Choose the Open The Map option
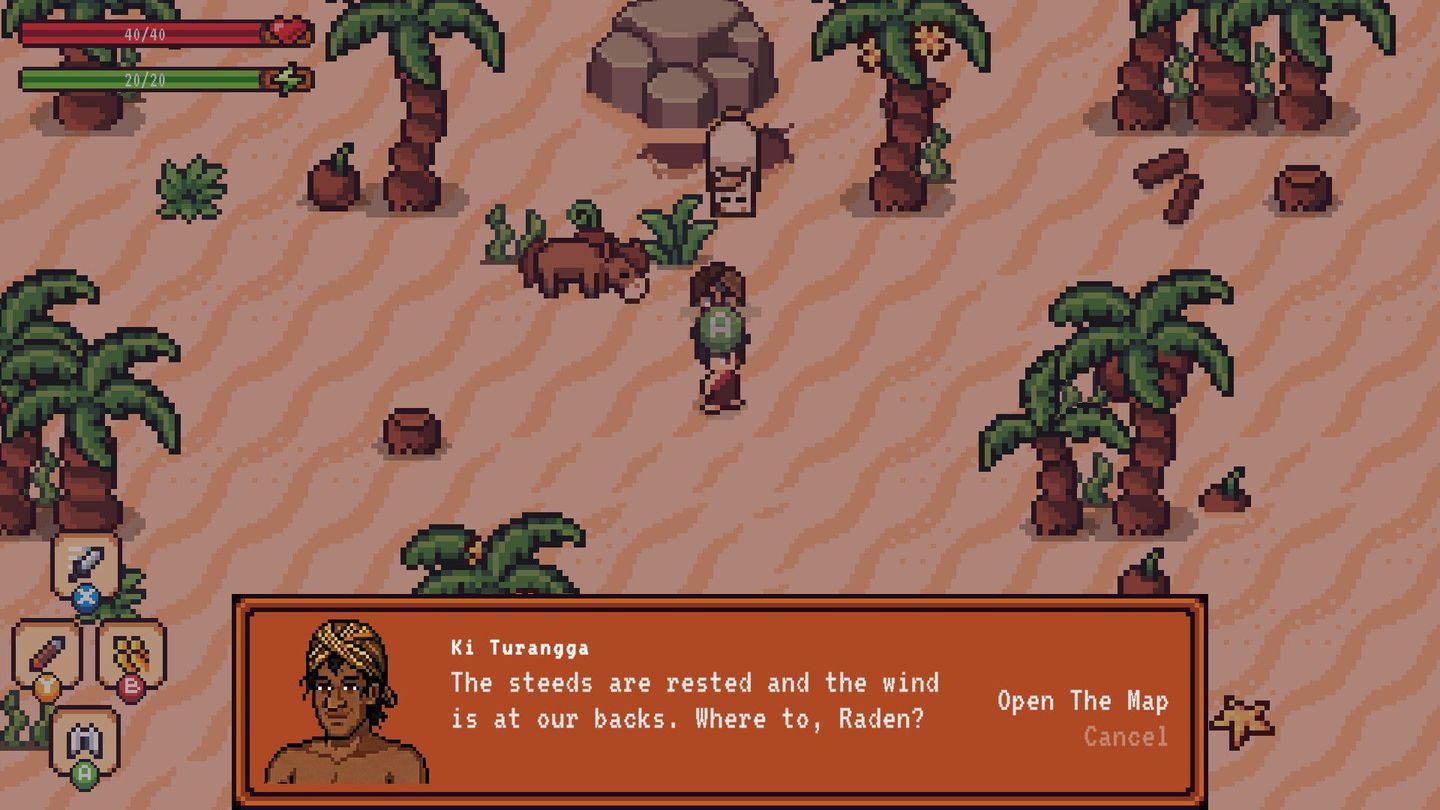The width and height of the screenshot is (1440, 810). [1084, 701]
